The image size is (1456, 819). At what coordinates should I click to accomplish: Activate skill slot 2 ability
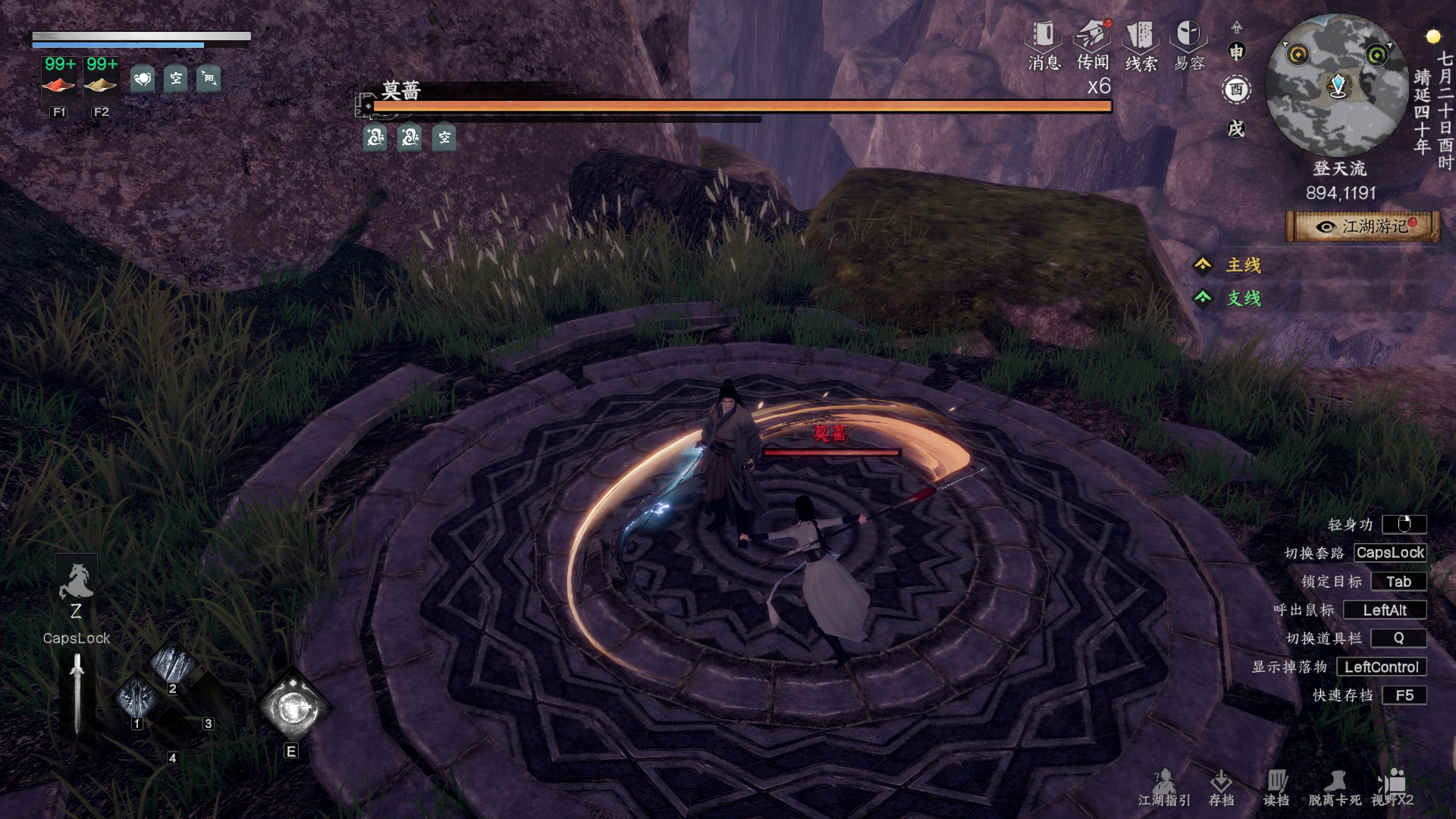pyautogui.click(x=172, y=663)
